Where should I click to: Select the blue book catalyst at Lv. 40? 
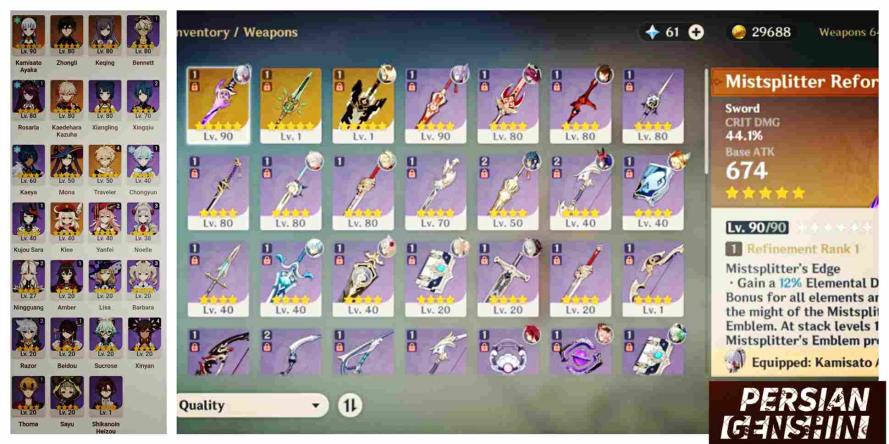click(x=653, y=189)
